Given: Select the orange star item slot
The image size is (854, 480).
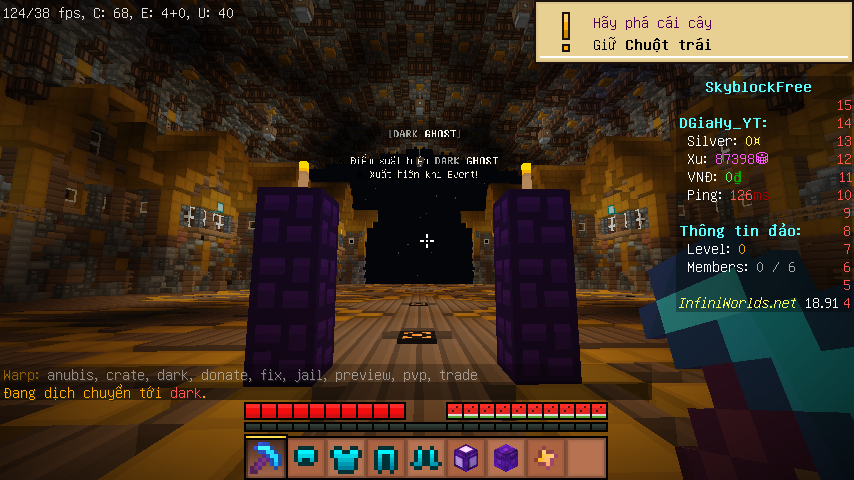Looking at the screenshot, I should (546, 458).
